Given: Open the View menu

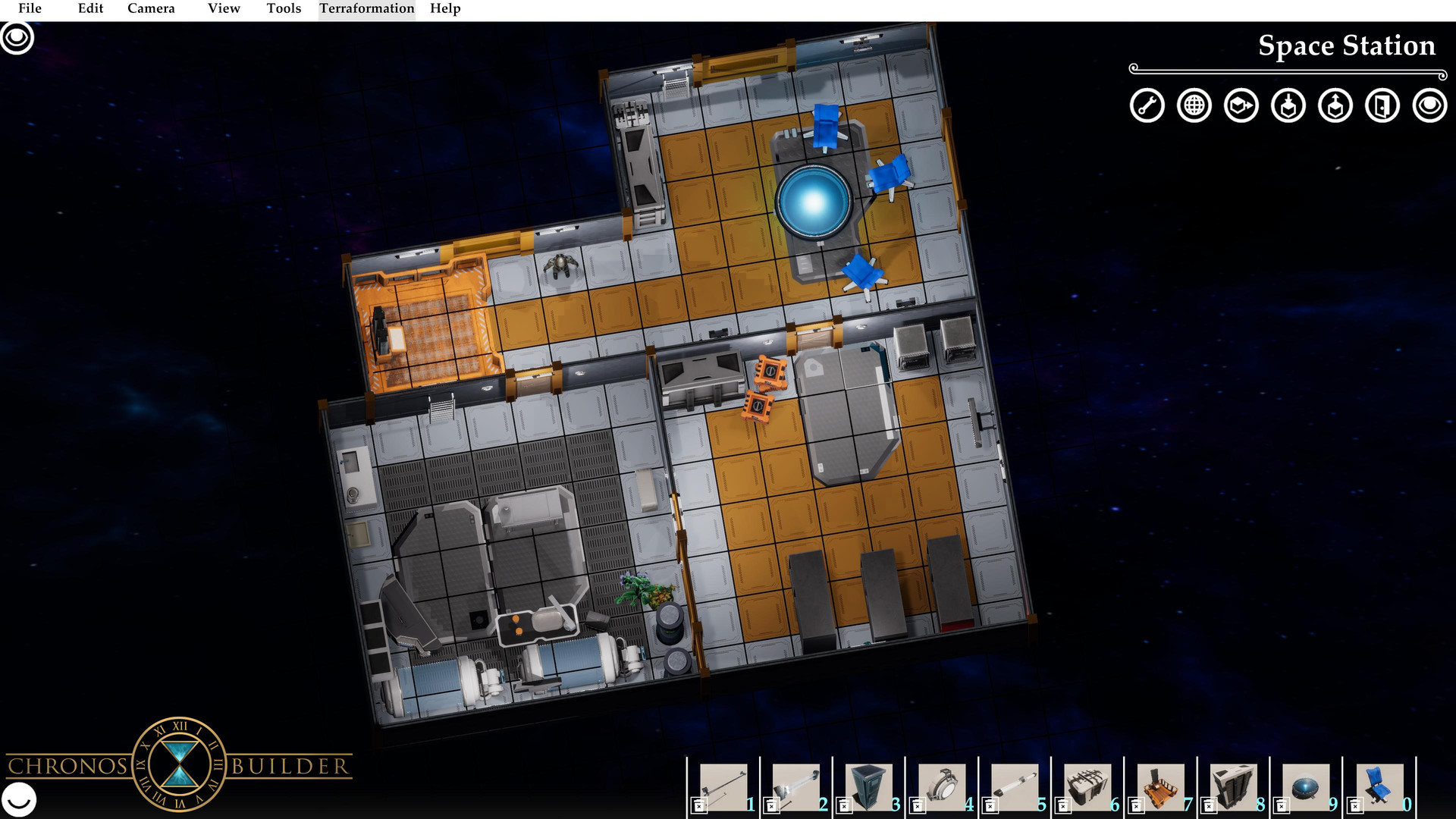Looking at the screenshot, I should pos(224,8).
